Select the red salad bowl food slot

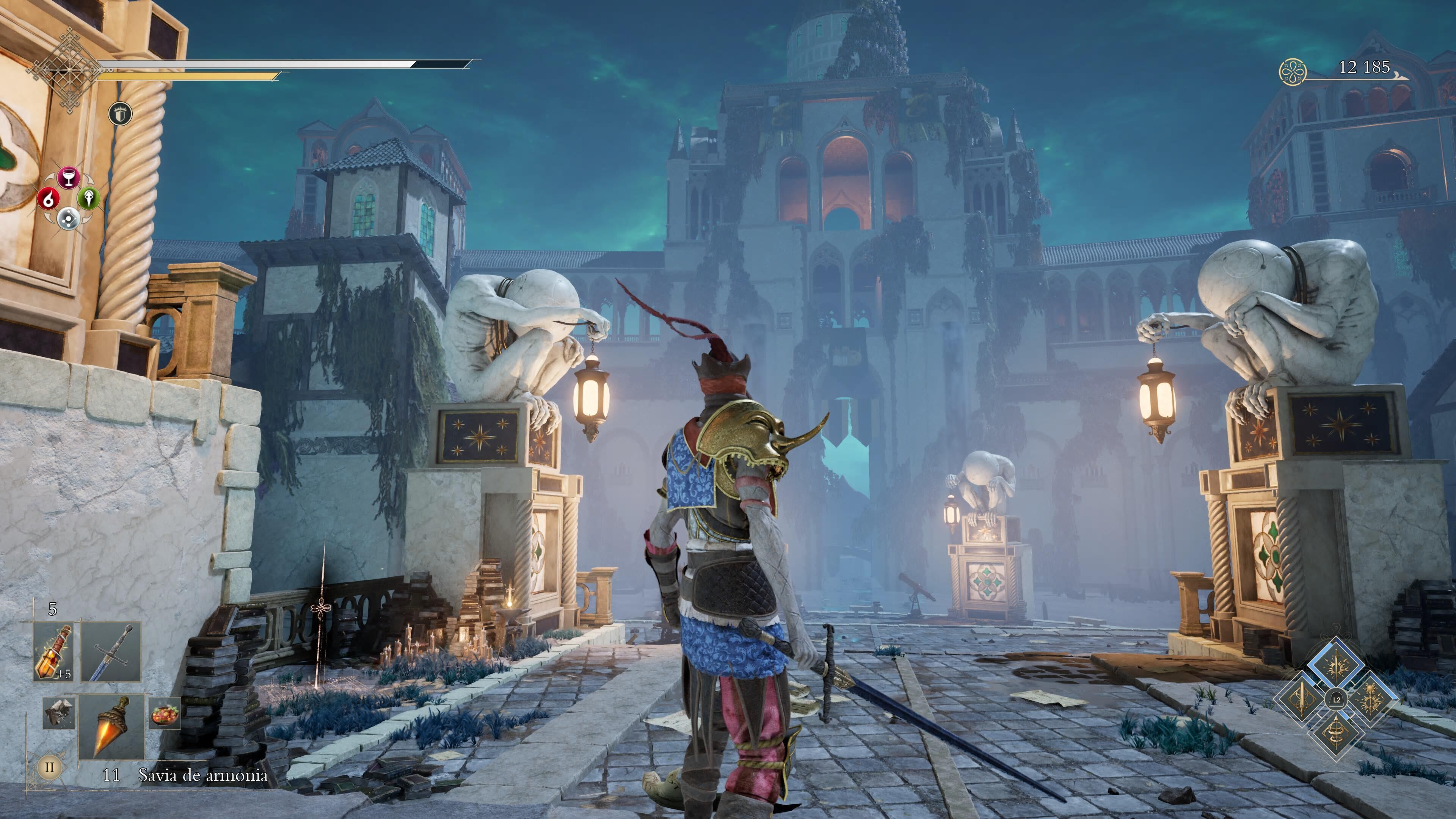coord(165,713)
